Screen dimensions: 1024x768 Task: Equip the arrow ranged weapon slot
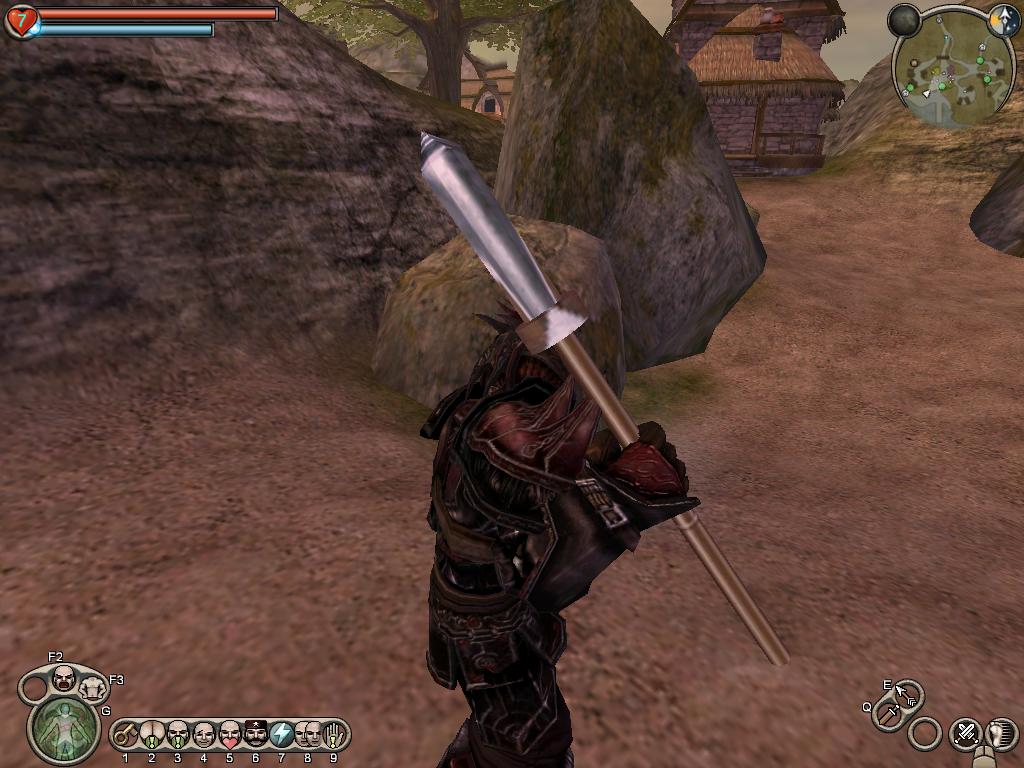906,693
